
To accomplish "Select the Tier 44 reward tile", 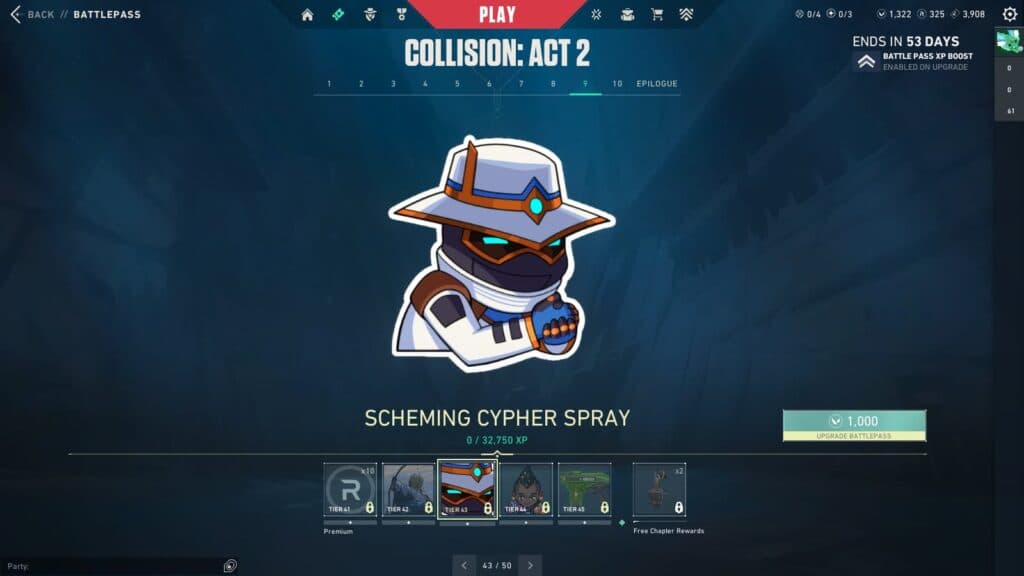I will pos(526,489).
